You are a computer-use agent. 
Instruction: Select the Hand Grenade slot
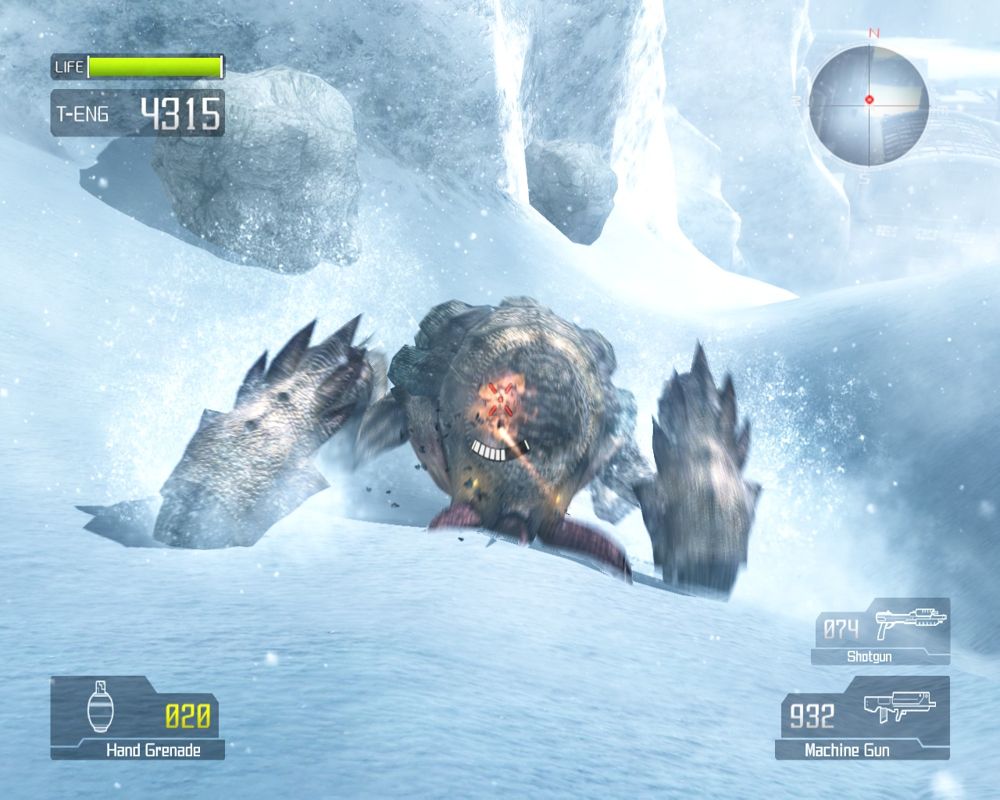coord(138,717)
